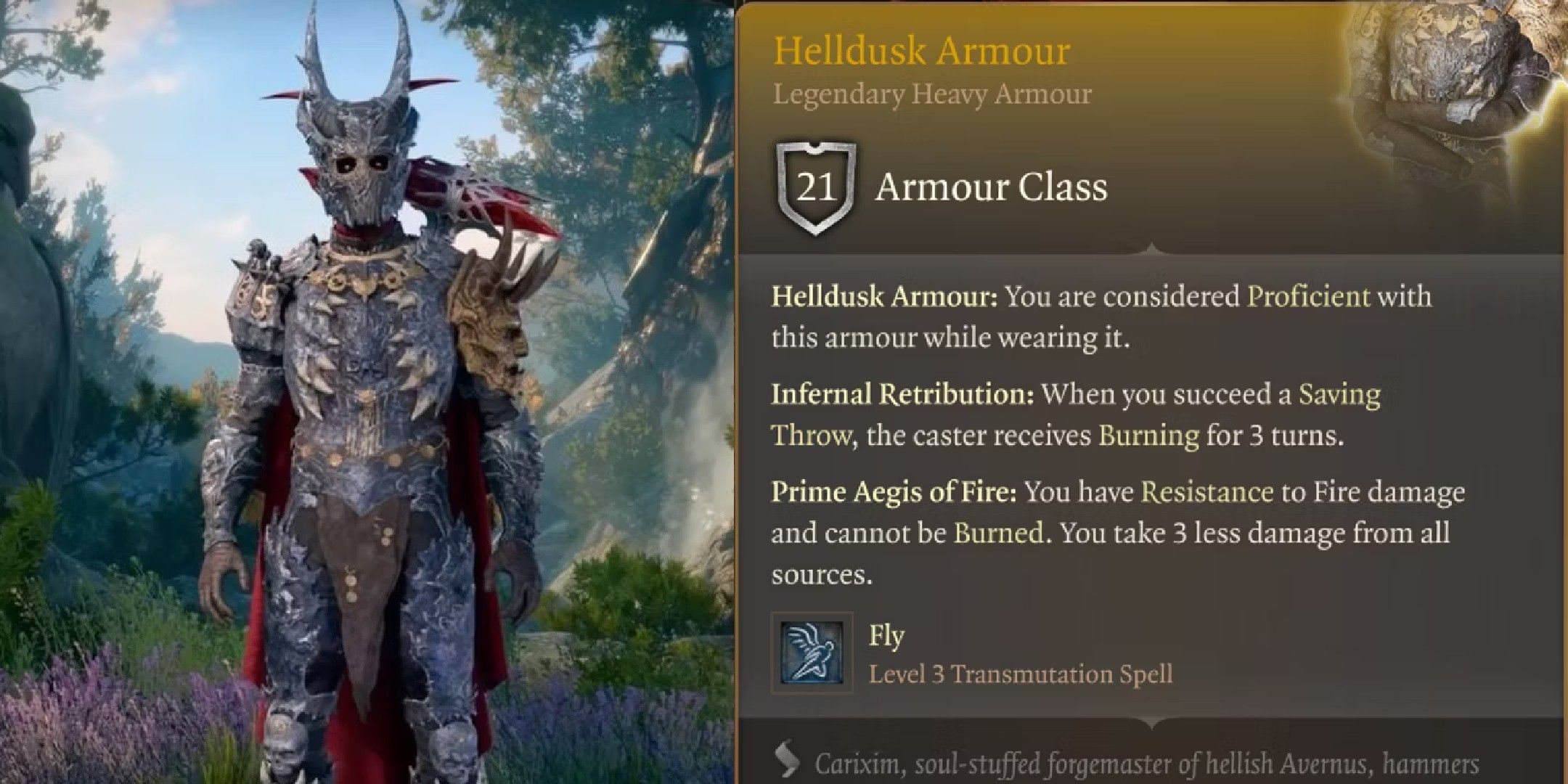Select the Infernal Retribution ability heading
The width and height of the screenshot is (1568, 784).
point(900,395)
